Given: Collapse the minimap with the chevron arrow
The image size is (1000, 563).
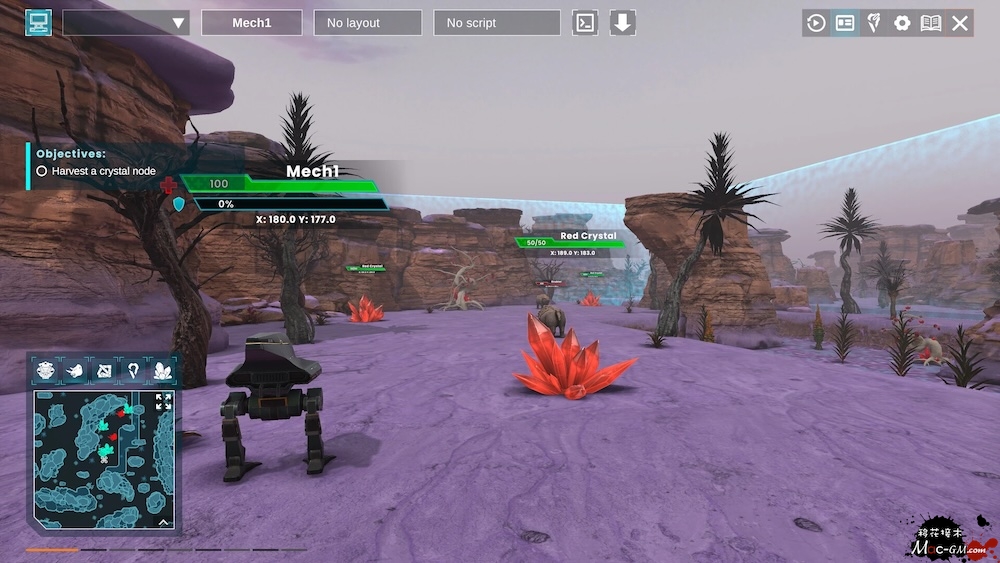Looking at the screenshot, I should pos(163,520).
